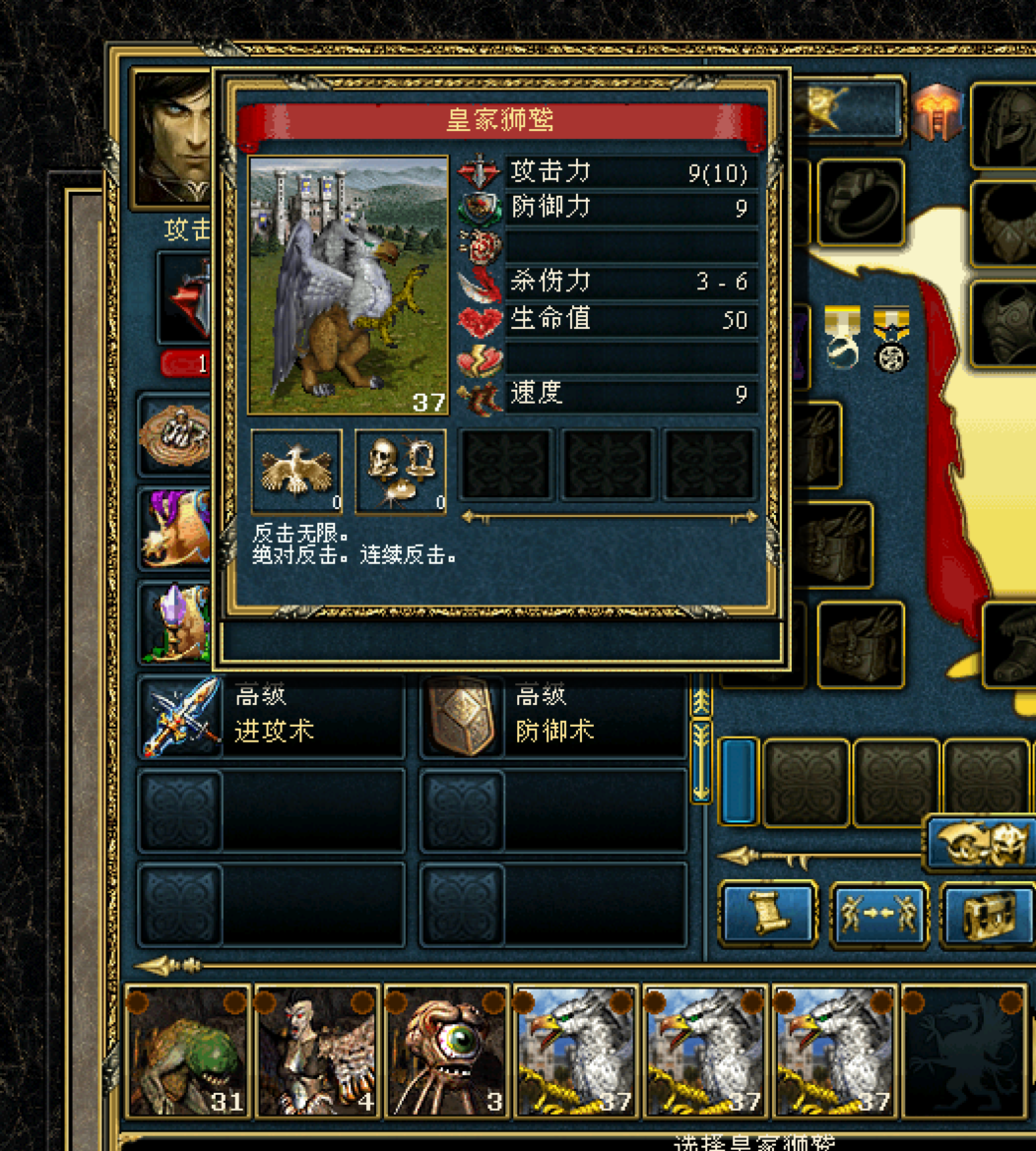
Task: Select the empty ring equipment slot
Action: point(860,202)
